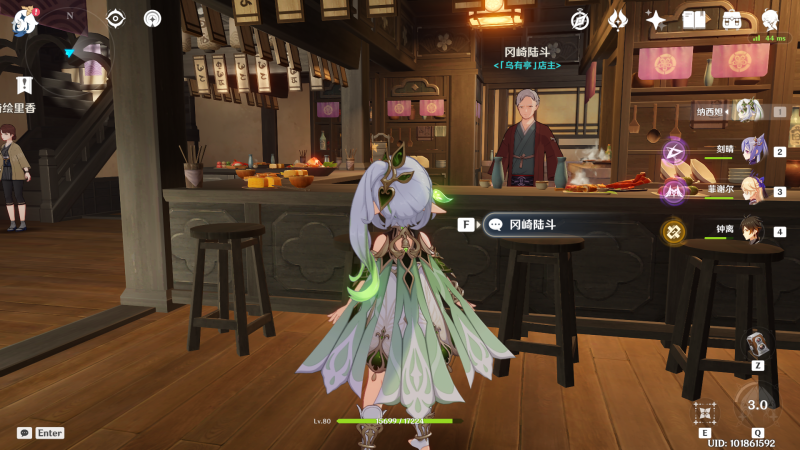Open the Adventurer Handbook book icon
The image size is (800, 450).
click(694, 20)
